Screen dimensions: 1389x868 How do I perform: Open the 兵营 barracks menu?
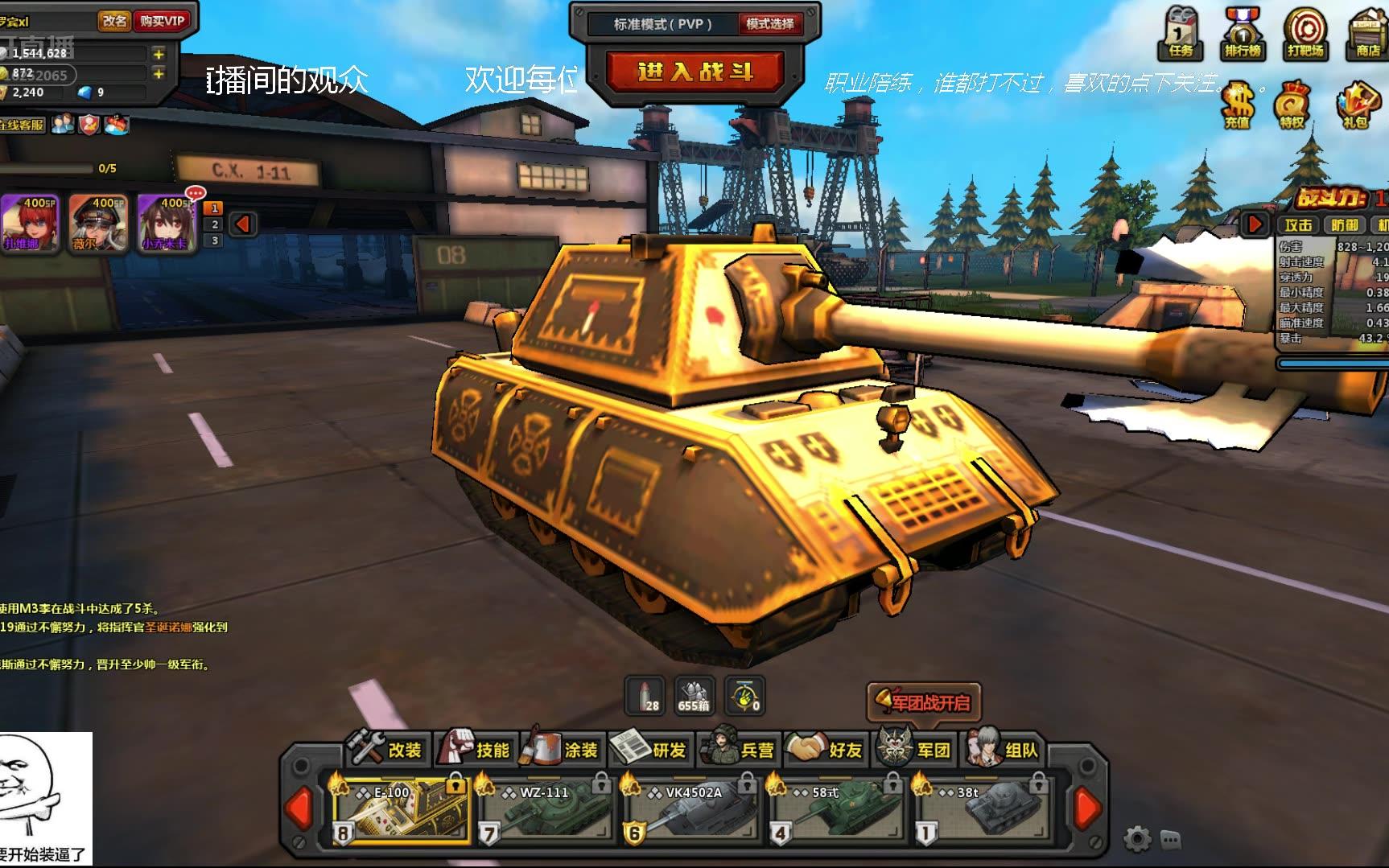pos(740,749)
